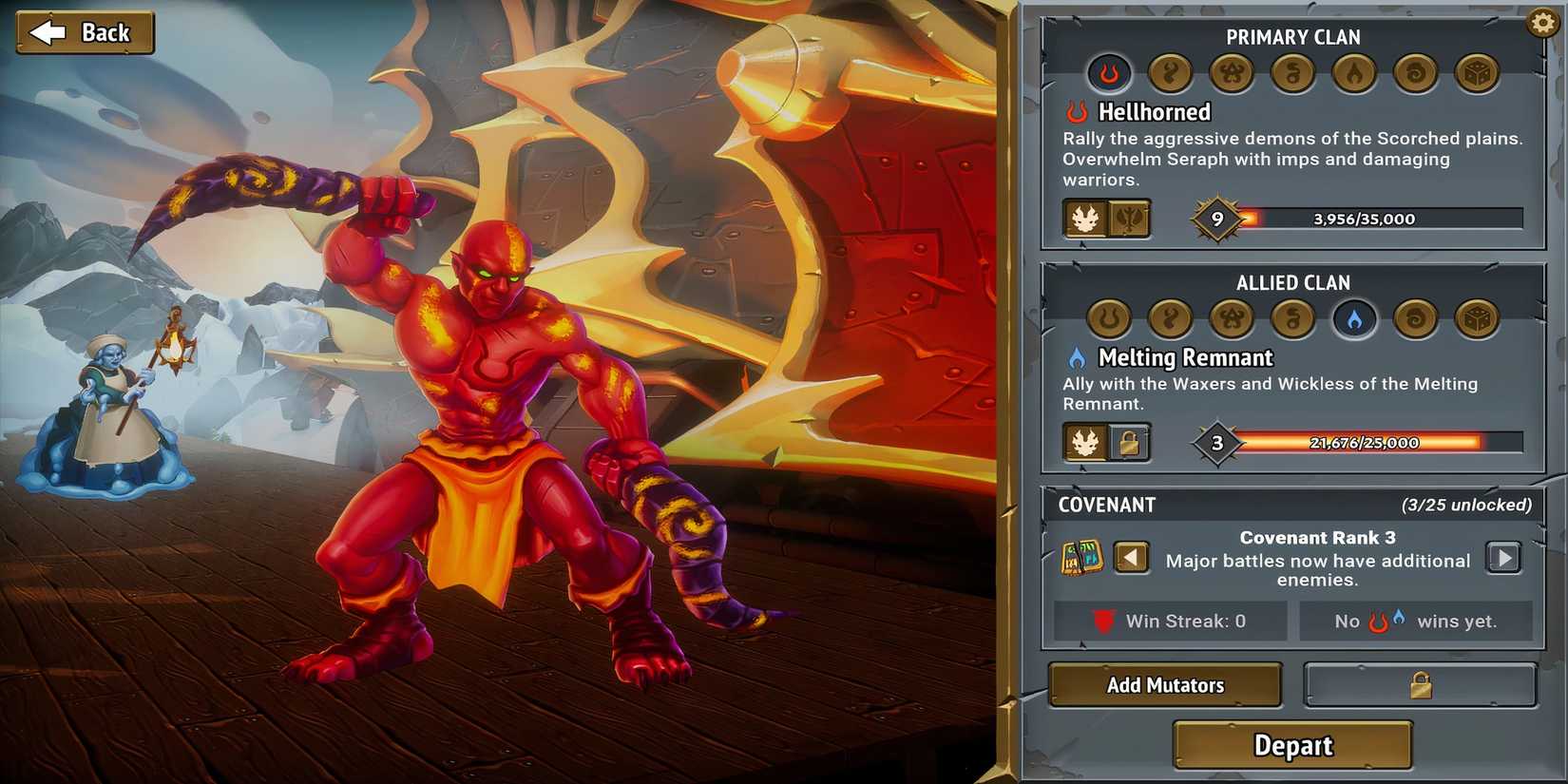
Task: Open the Primary Clan panel header
Action: pos(1293,37)
